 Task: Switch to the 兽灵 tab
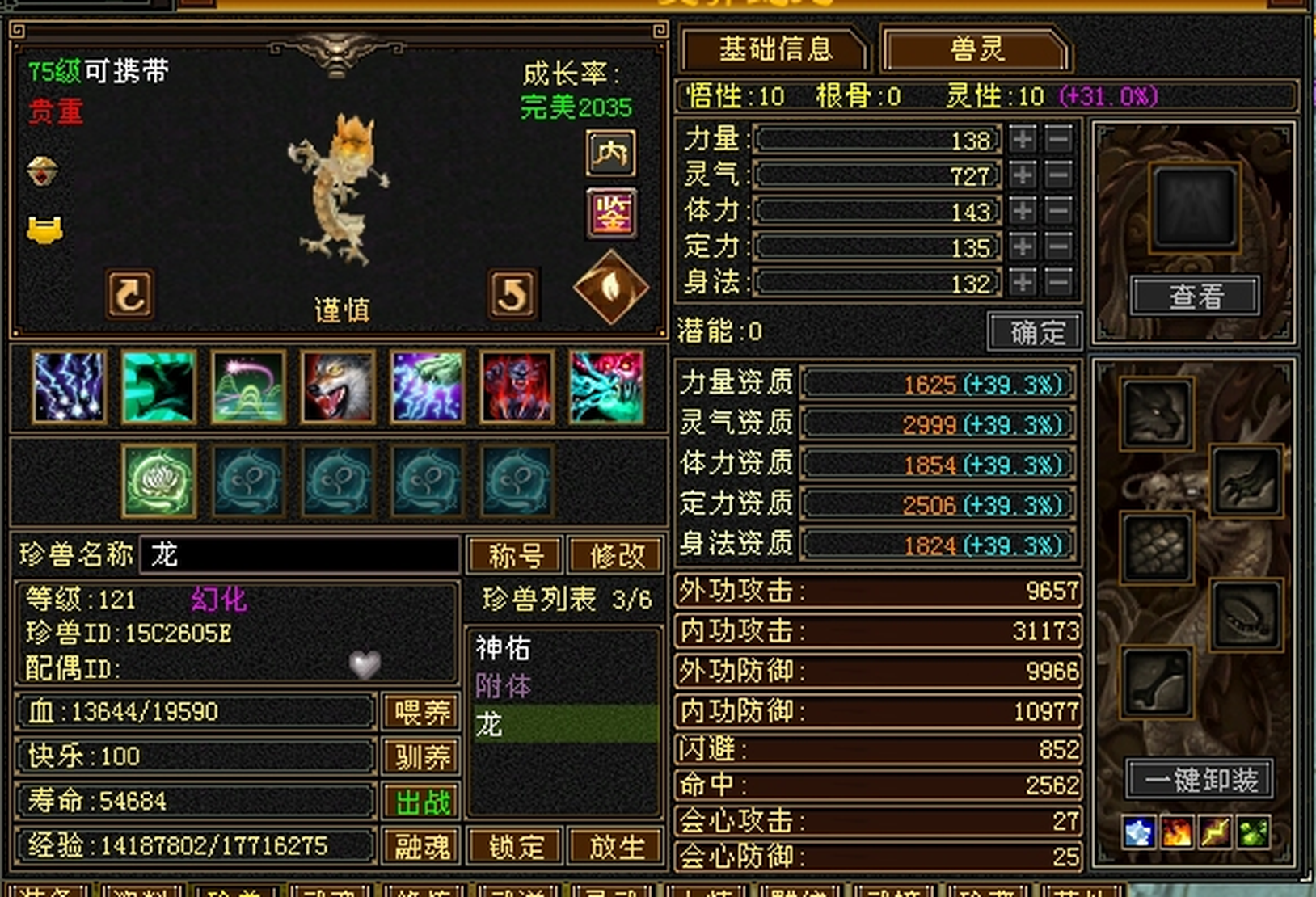976,50
